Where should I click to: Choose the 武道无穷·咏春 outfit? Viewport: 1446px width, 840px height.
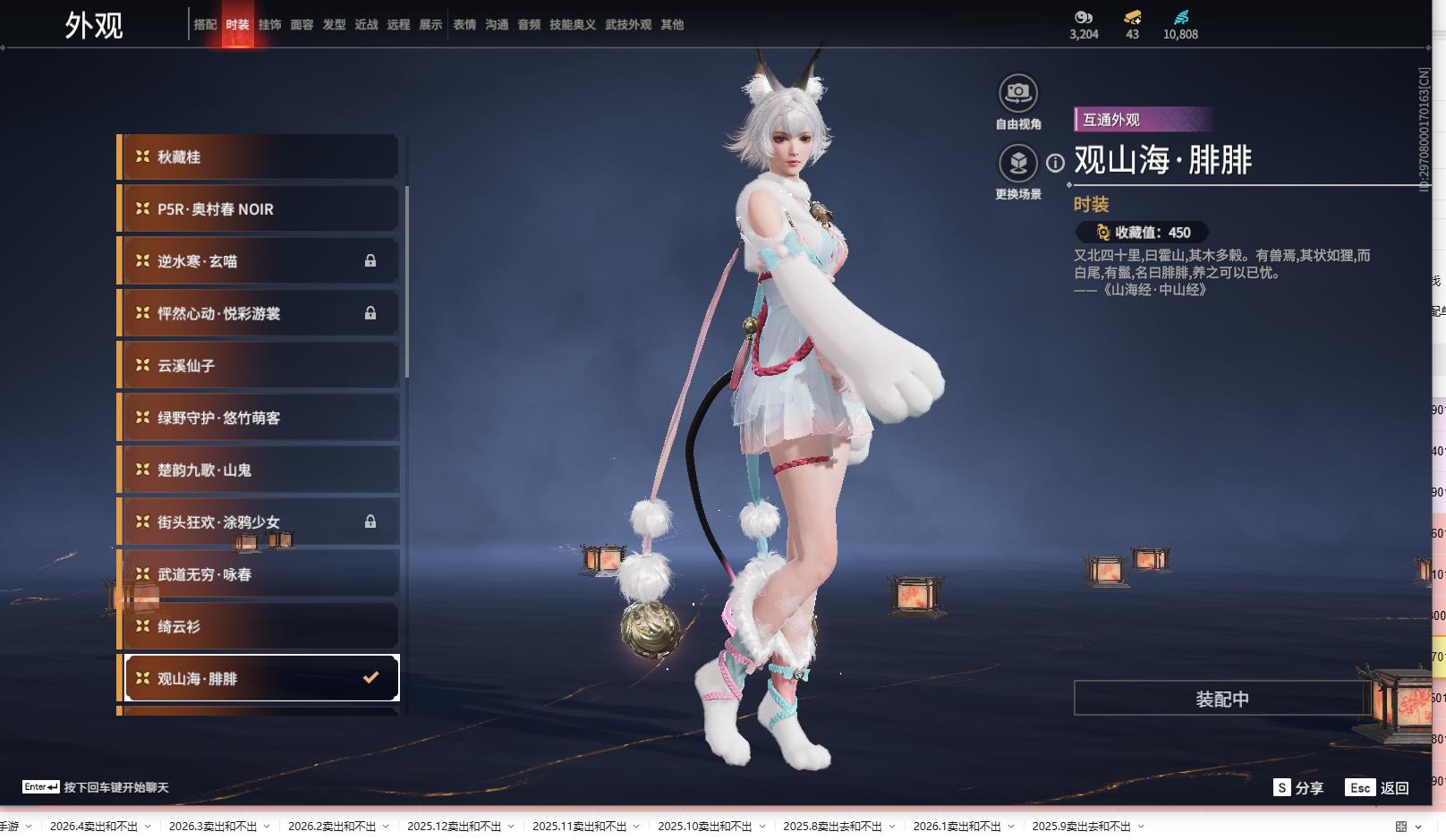point(259,574)
